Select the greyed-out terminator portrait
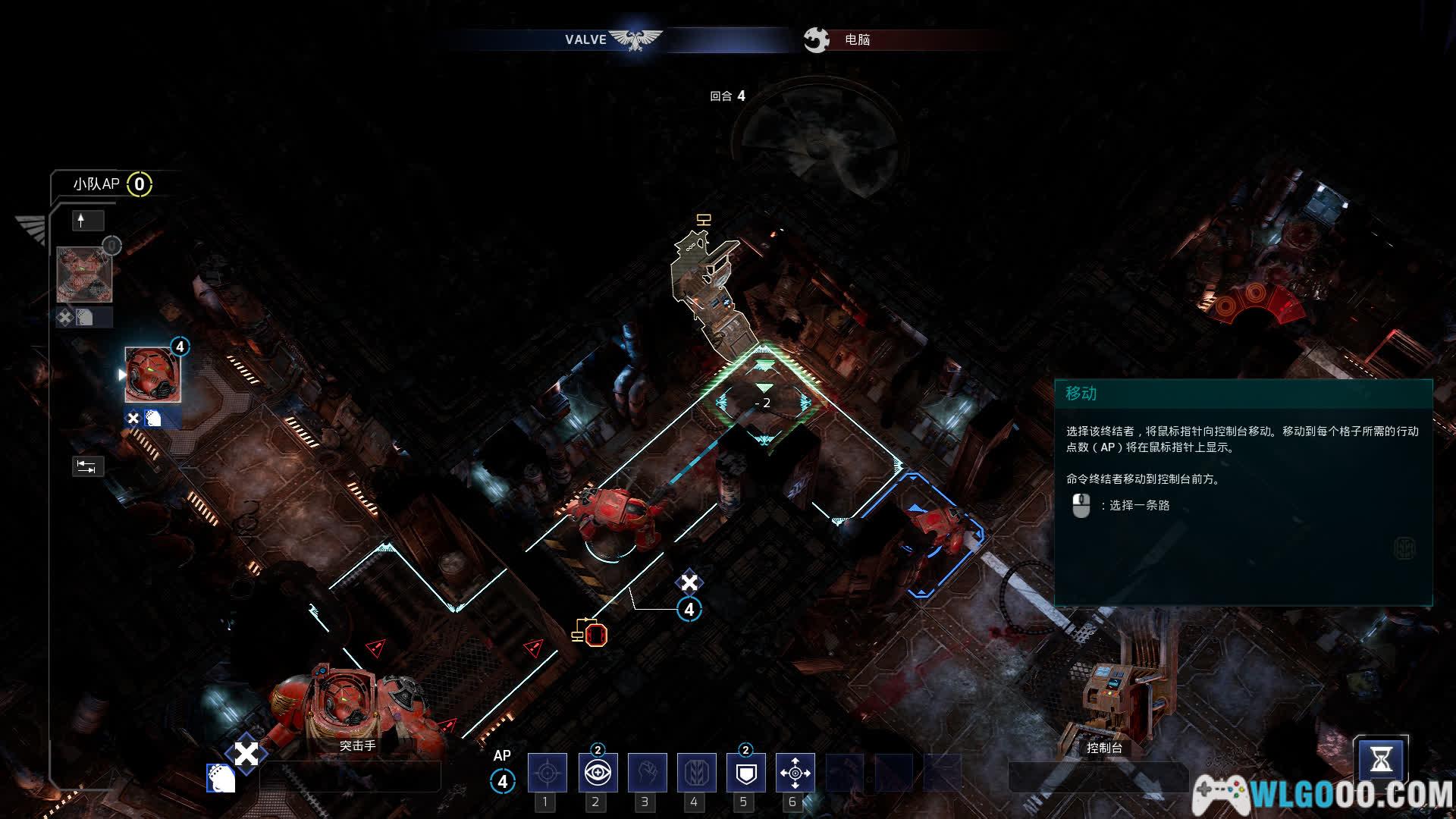This screenshot has height=819, width=1456. click(x=84, y=274)
